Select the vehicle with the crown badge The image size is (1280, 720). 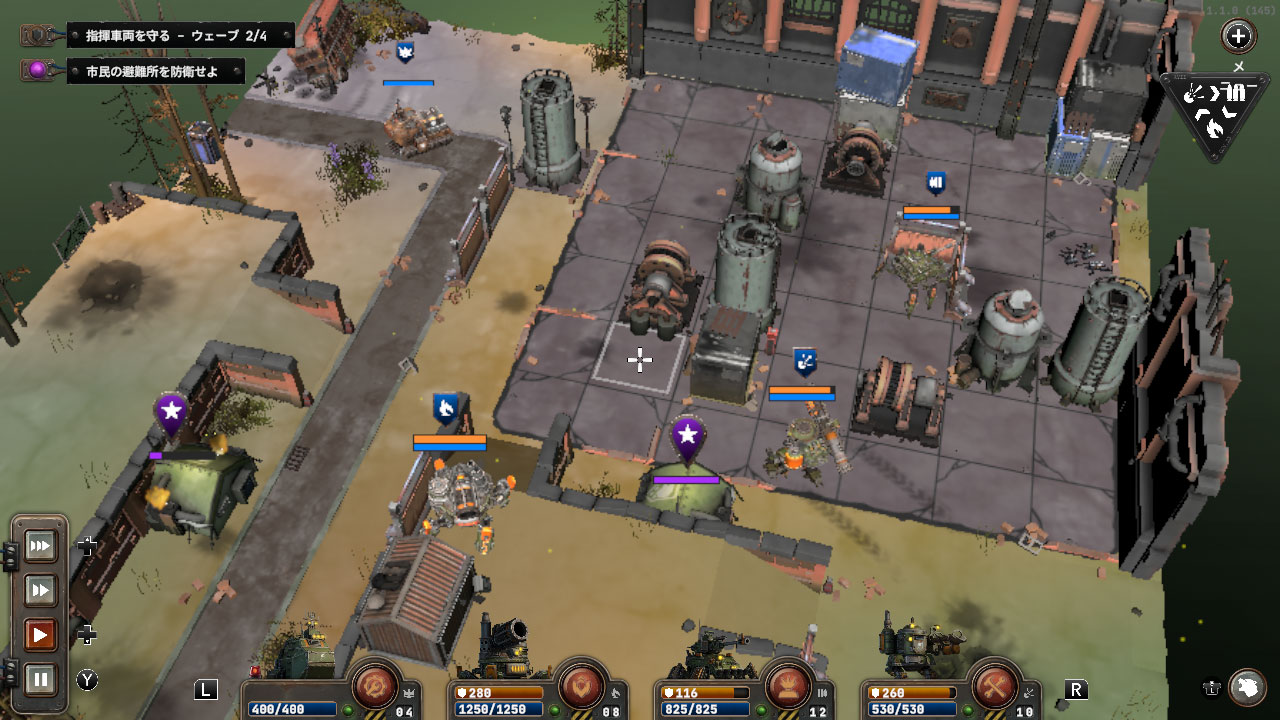click(418, 125)
